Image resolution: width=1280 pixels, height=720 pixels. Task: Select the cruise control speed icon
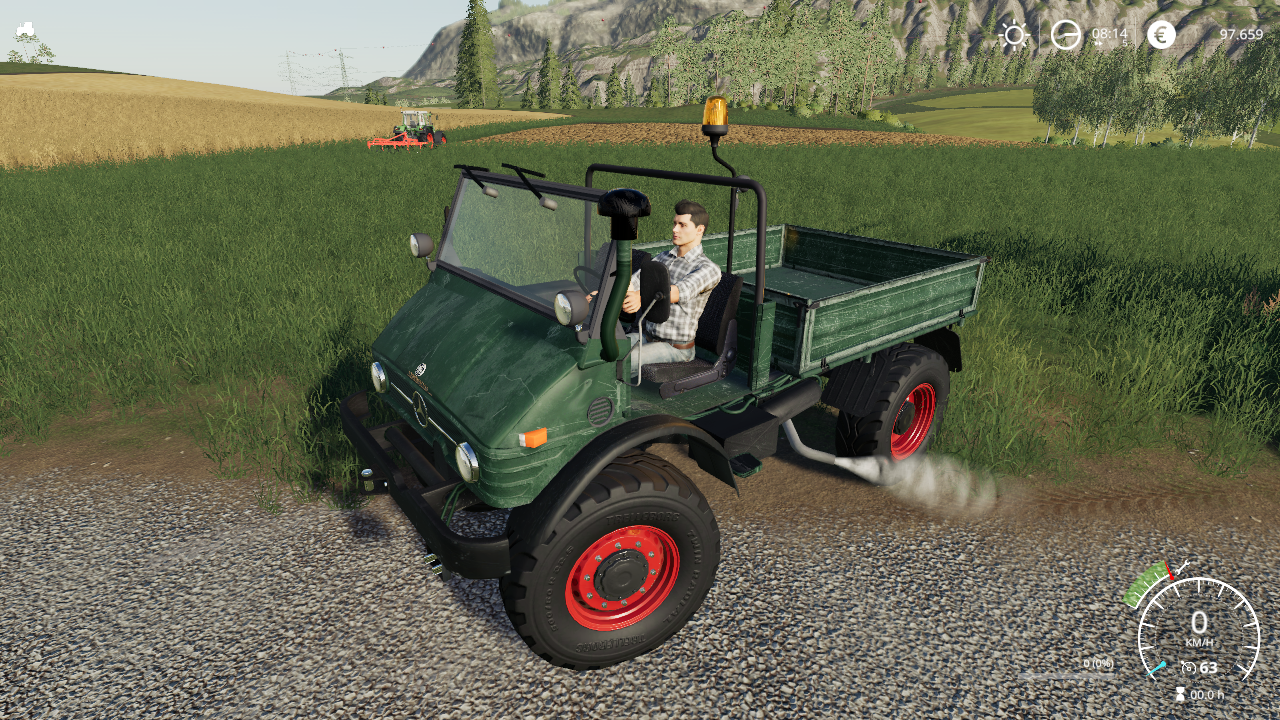coord(1188,668)
